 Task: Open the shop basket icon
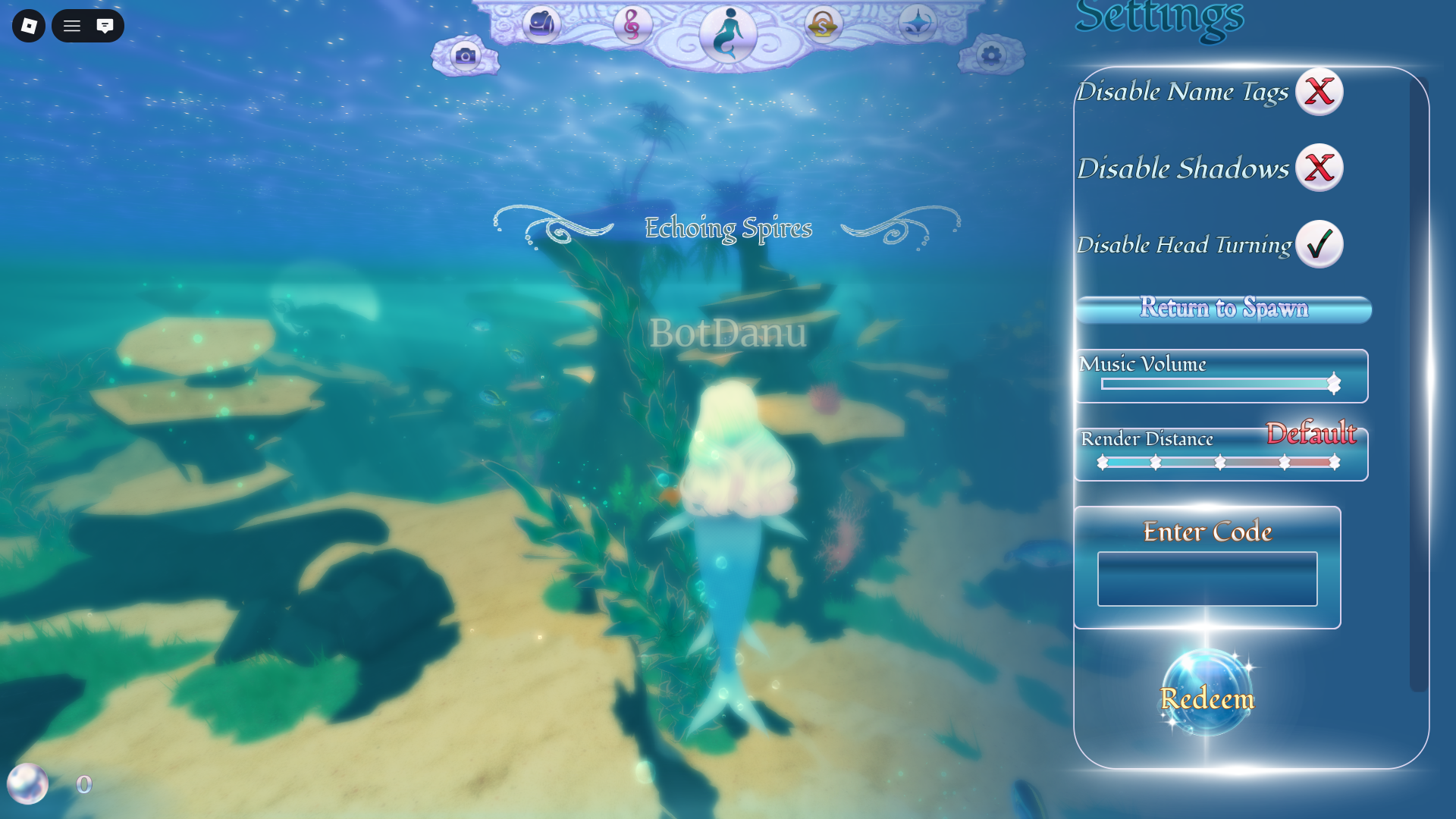pos(822,25)
